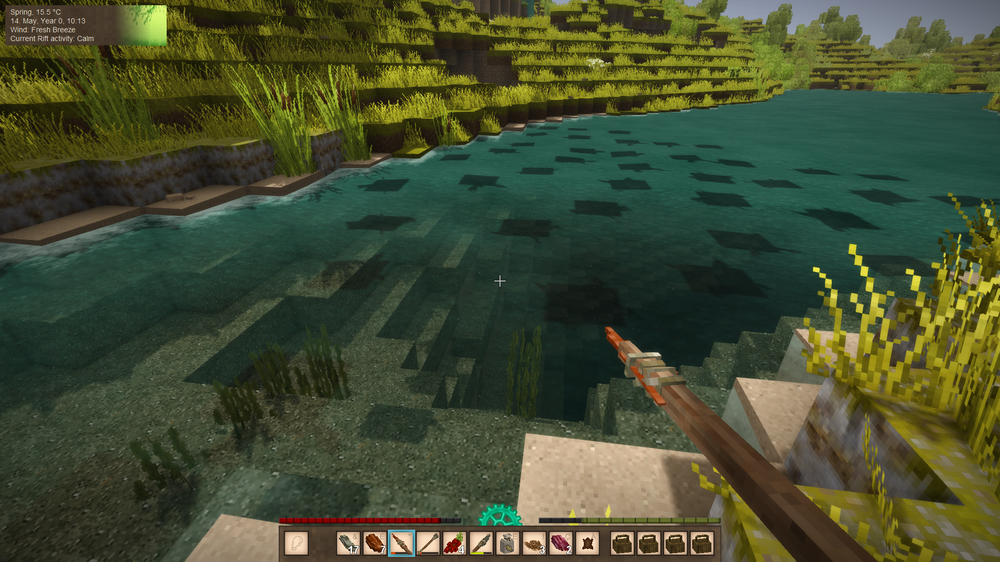
Task: Click the highlighted spear hotbar slot
Action: pyautogui.click(x=401, y=543)
